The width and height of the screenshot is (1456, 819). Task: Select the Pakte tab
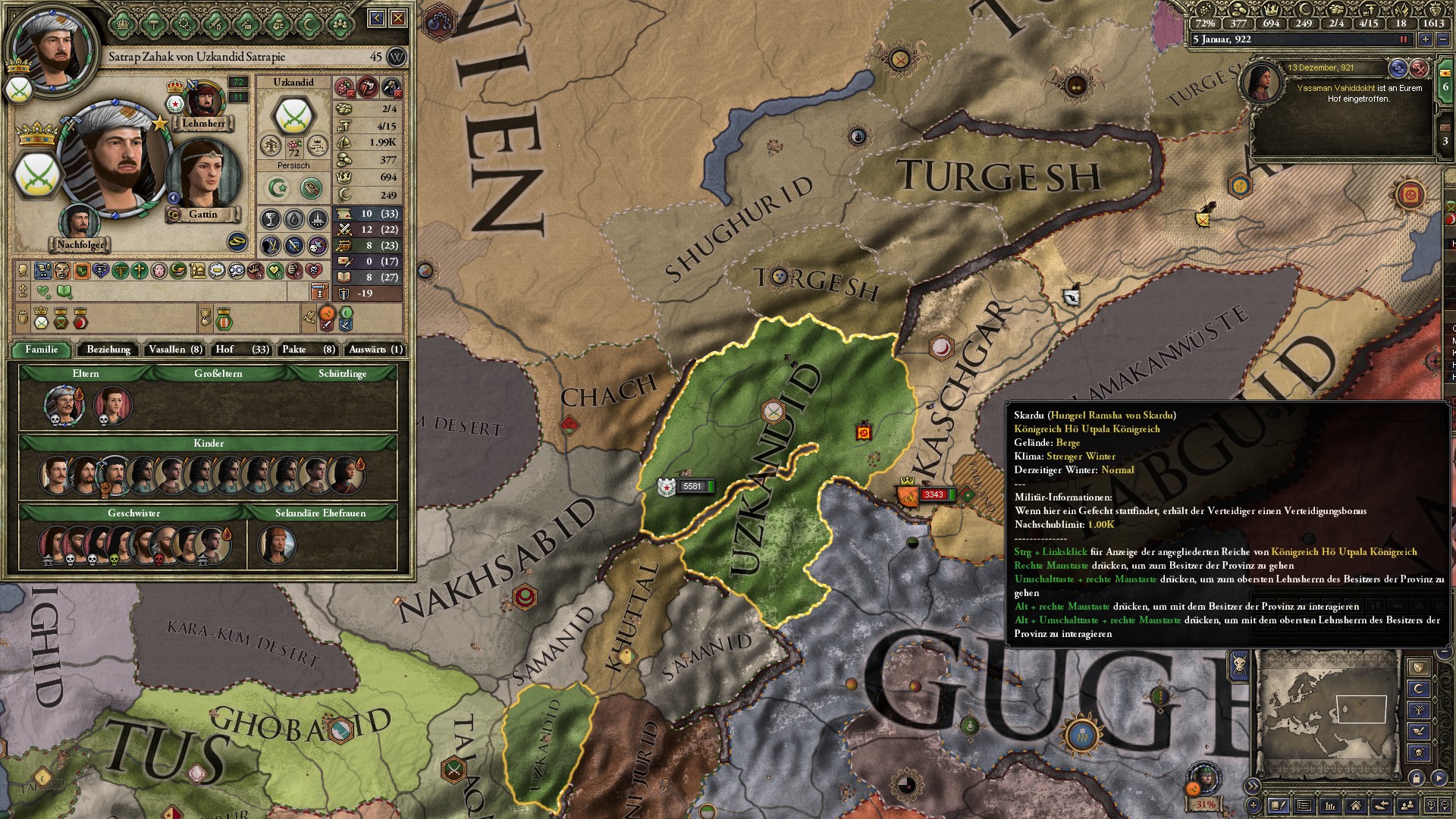point(308,350)
